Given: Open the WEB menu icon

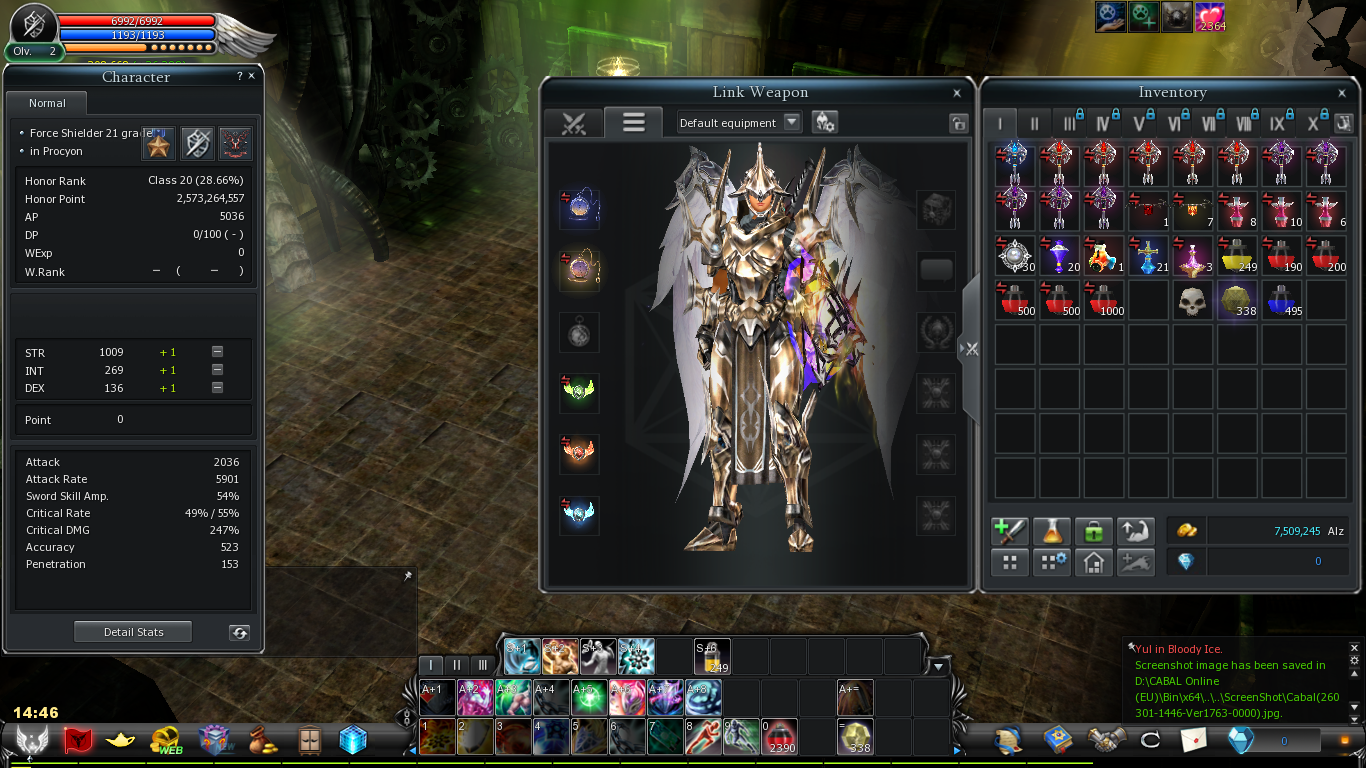Looking at the screenshot, I should (166, 740).
